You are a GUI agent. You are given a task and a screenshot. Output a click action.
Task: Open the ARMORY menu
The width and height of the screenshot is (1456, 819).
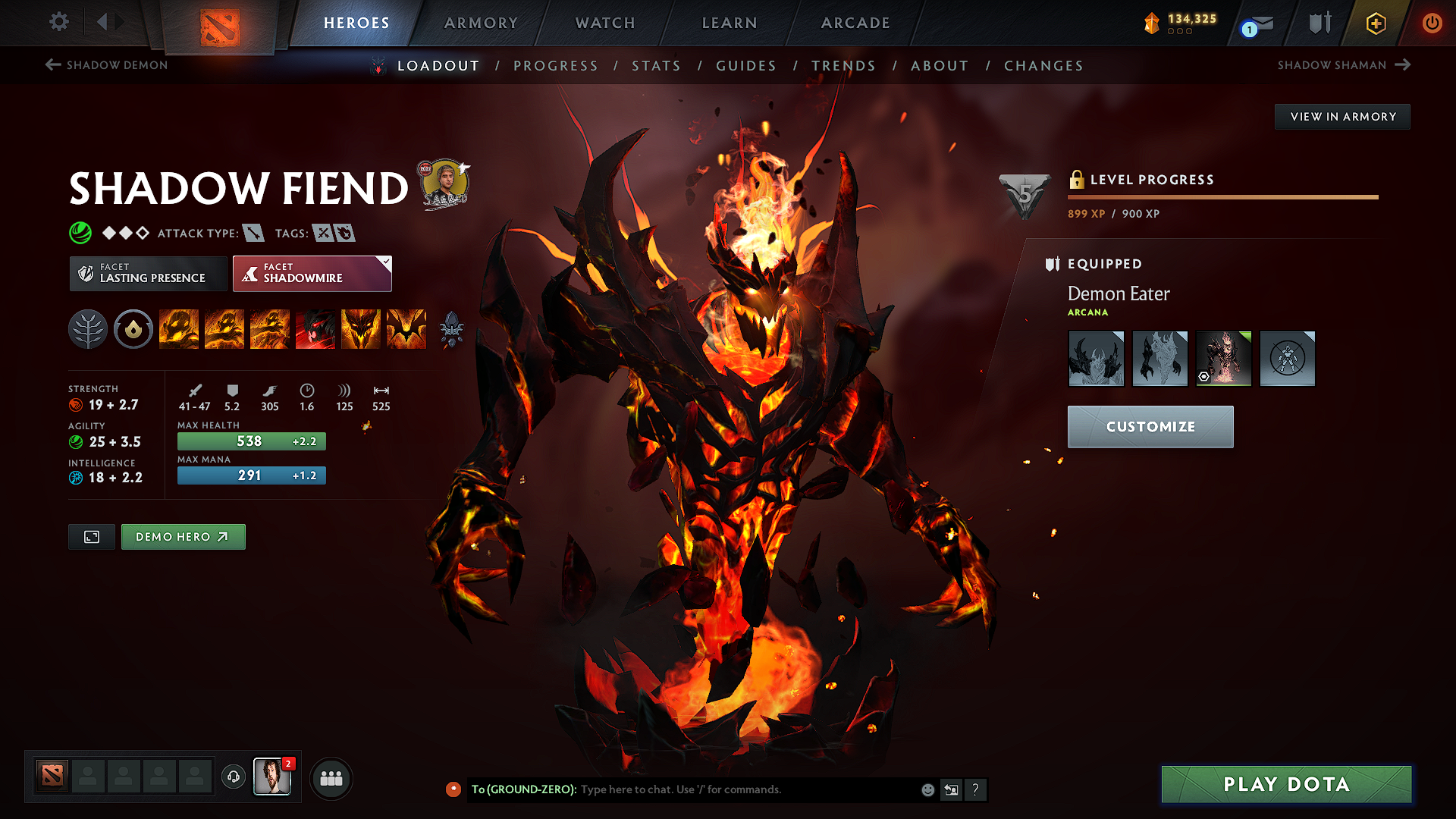click(481, 23)
